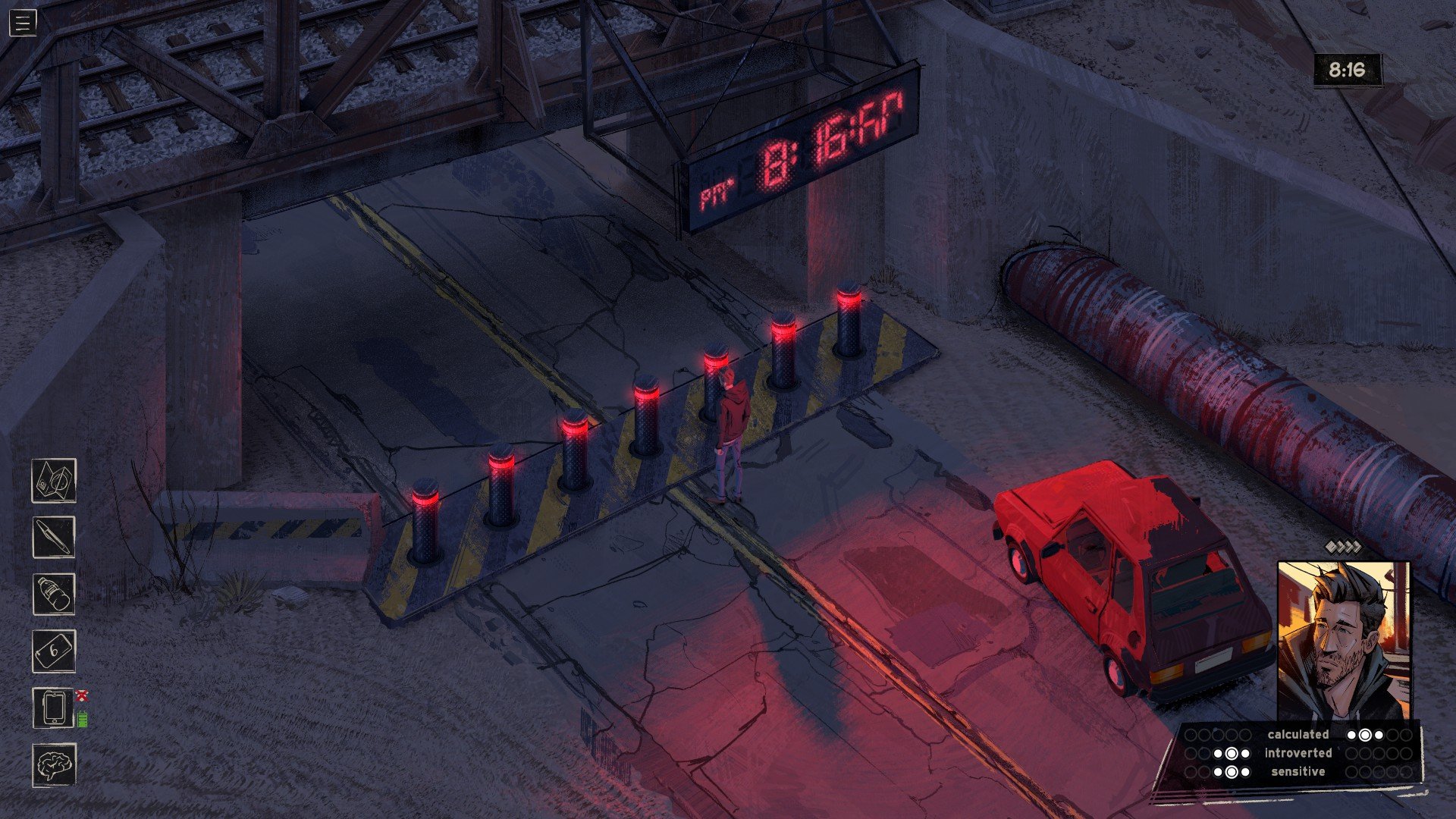Select the passport and map inventory item
The image size is (1456, 819).
[x=54, y=480]
